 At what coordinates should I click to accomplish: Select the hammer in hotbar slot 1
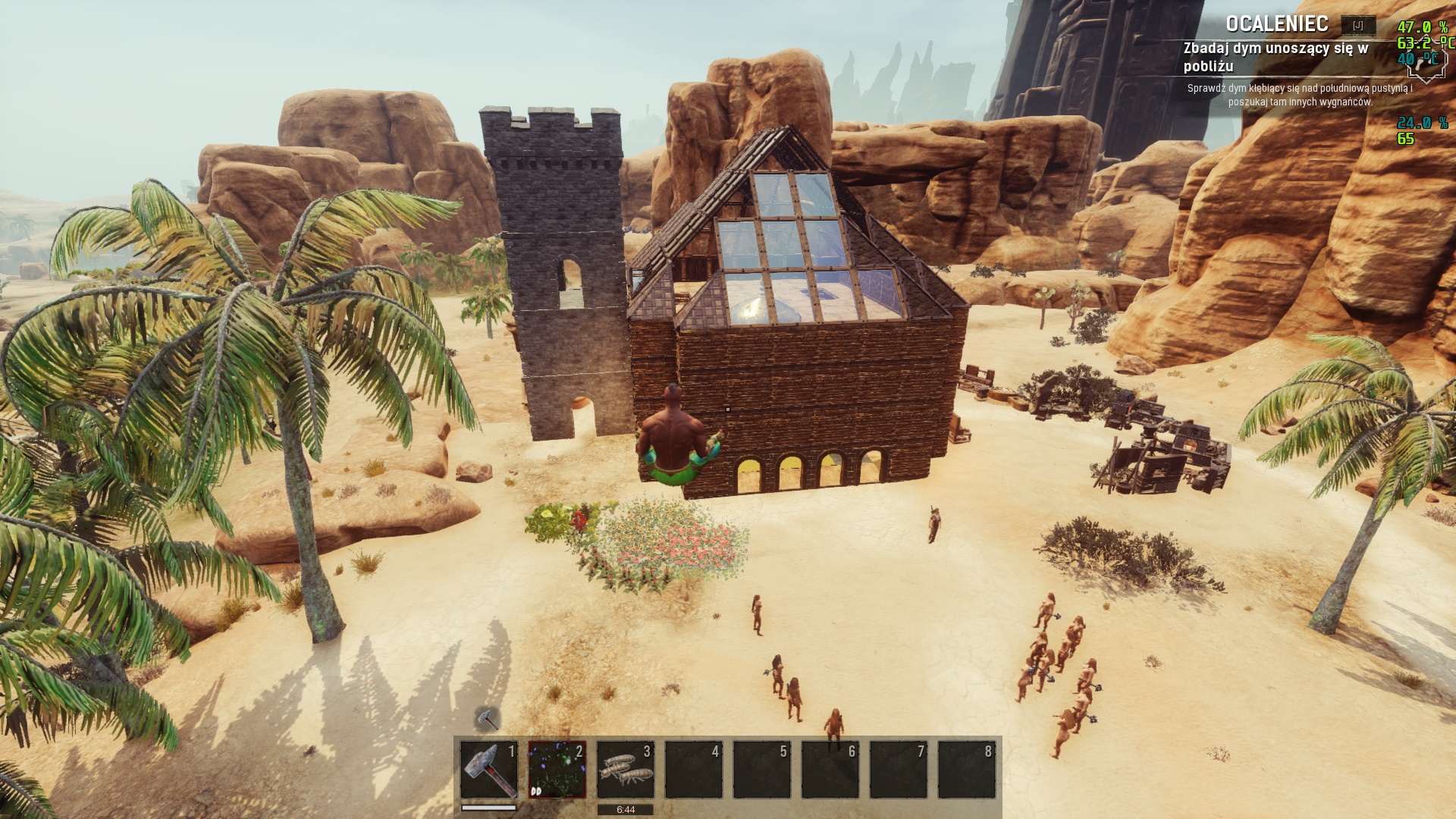pyautogui.click(x=489, y=770)
